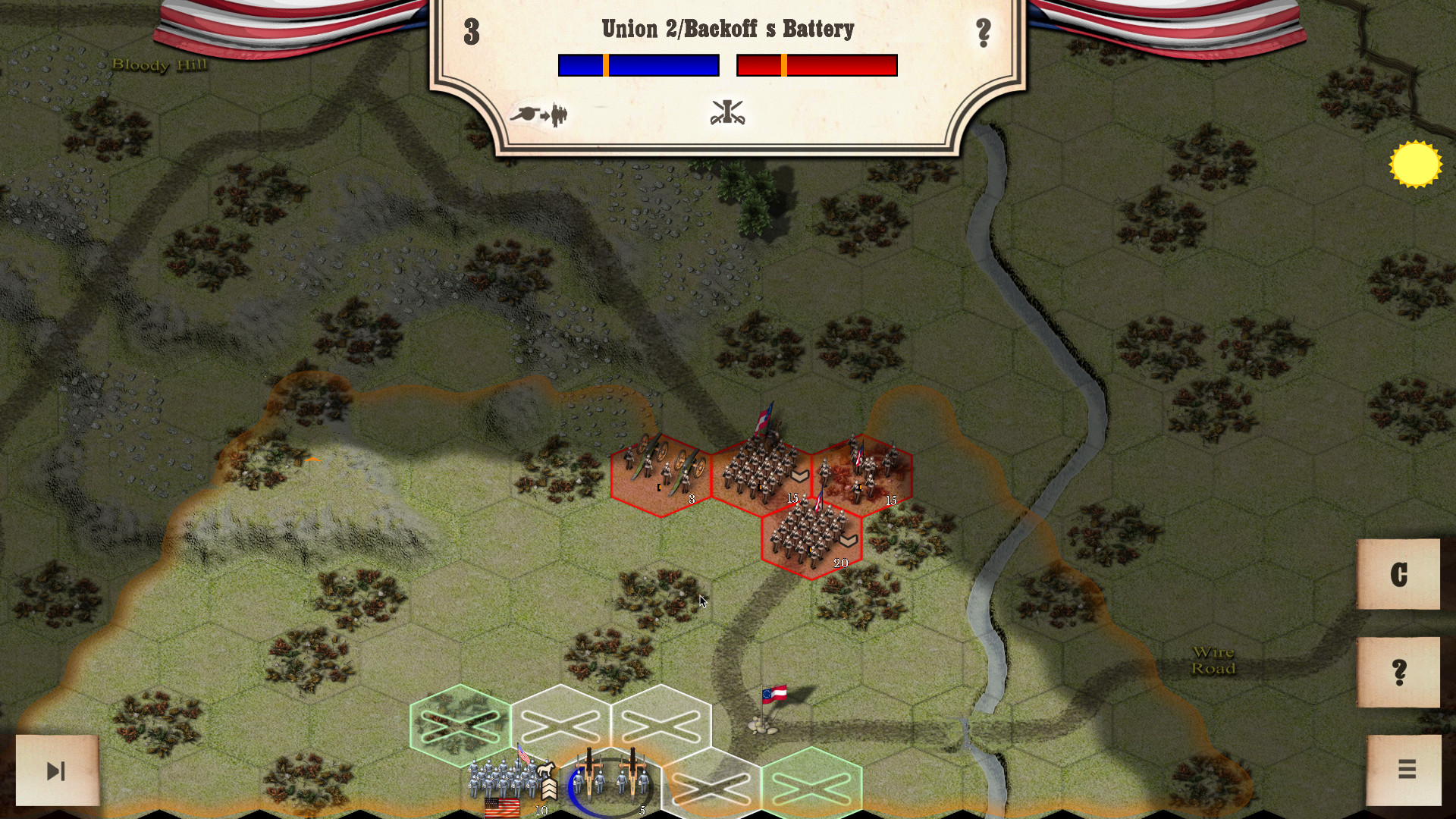Click the question mark on the unit info panel

point(984,32)
